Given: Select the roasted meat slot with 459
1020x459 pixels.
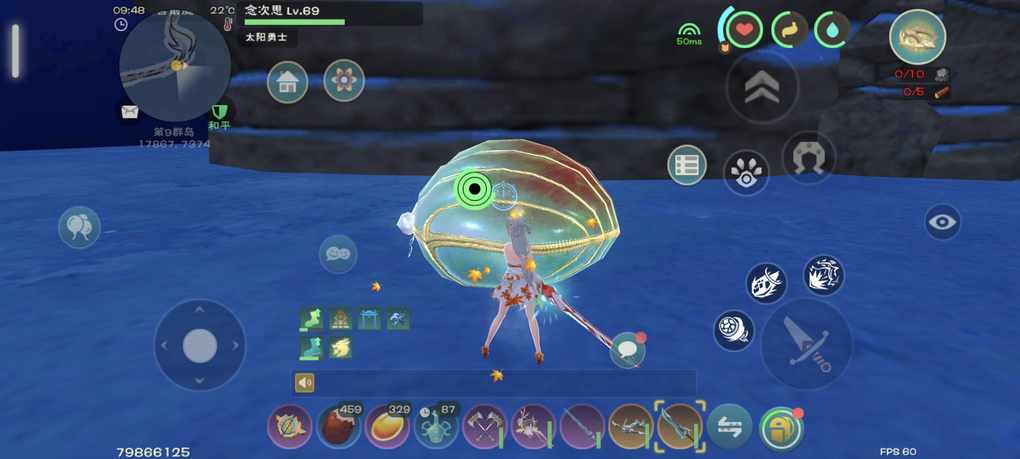Looking at the screenshot, I should click(x=339, y=426).
